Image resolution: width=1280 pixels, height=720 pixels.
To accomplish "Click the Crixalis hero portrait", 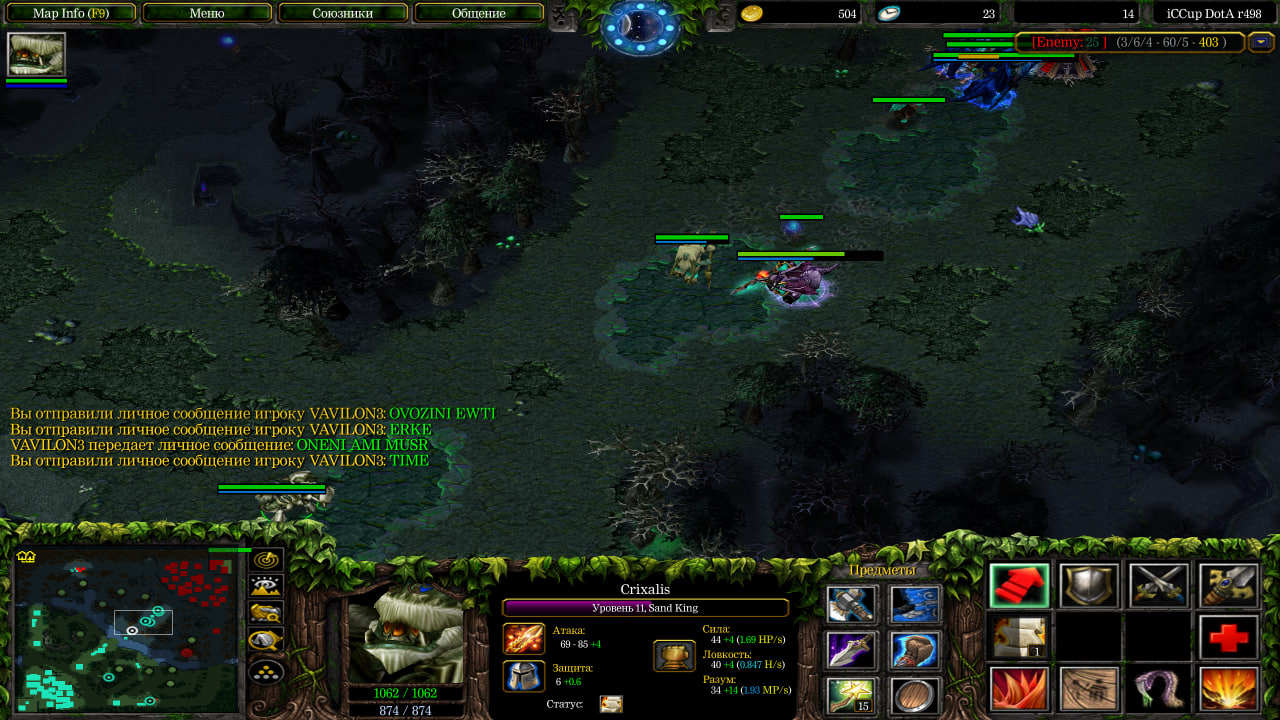I will (406, 632).
